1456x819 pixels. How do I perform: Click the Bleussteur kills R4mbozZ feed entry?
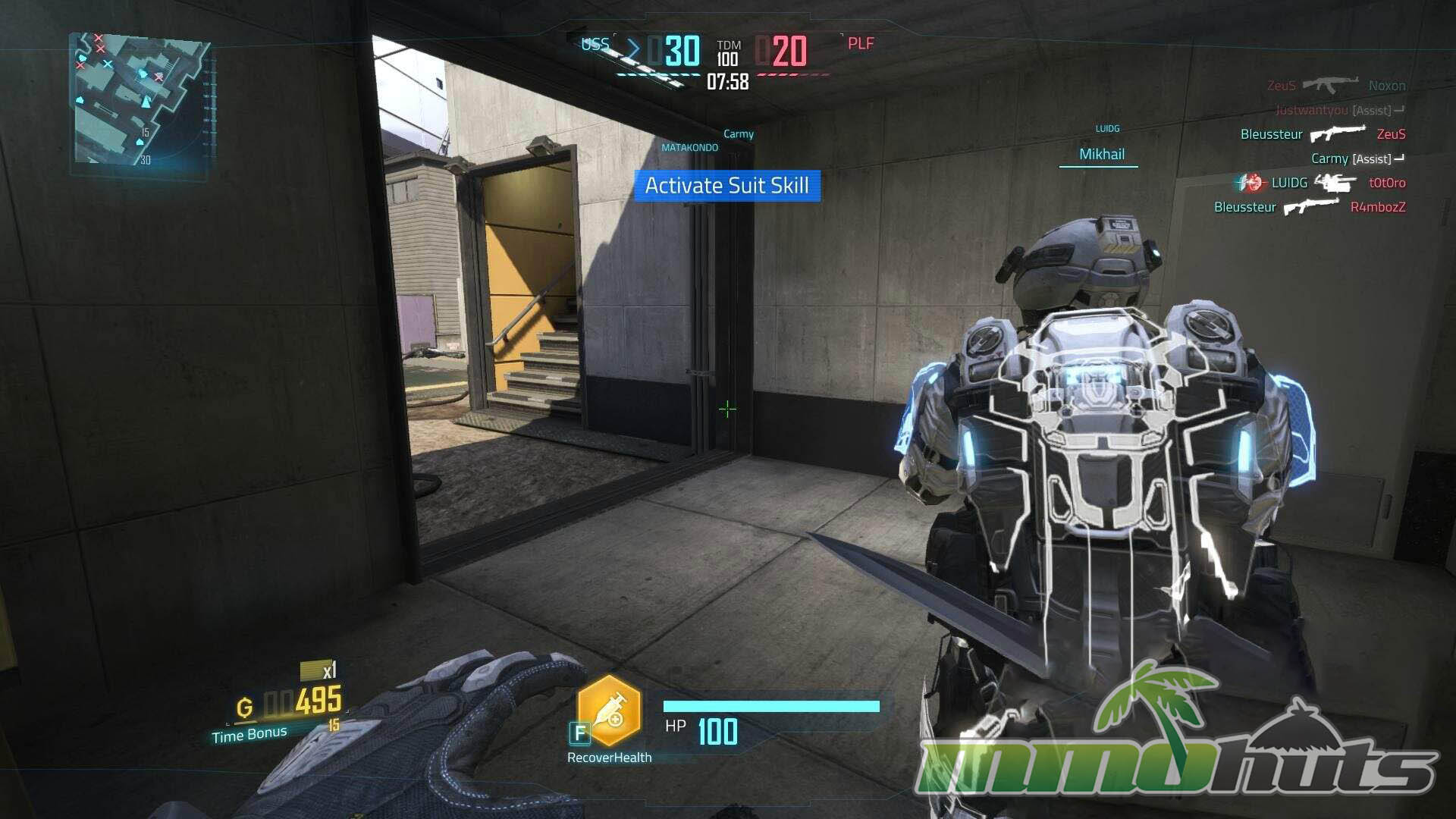point(1310,207)
